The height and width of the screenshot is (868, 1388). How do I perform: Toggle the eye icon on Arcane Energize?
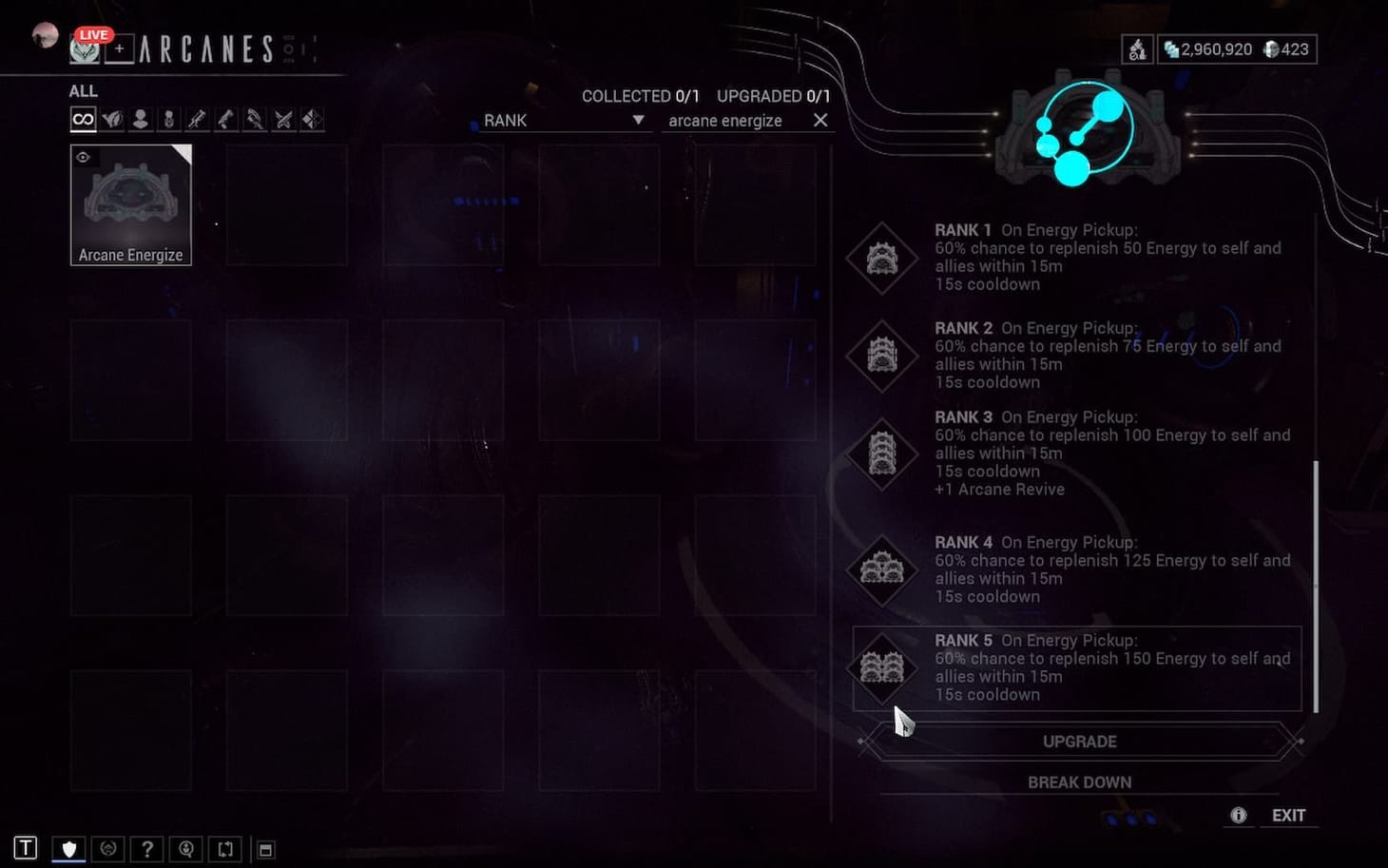(84, 157)
